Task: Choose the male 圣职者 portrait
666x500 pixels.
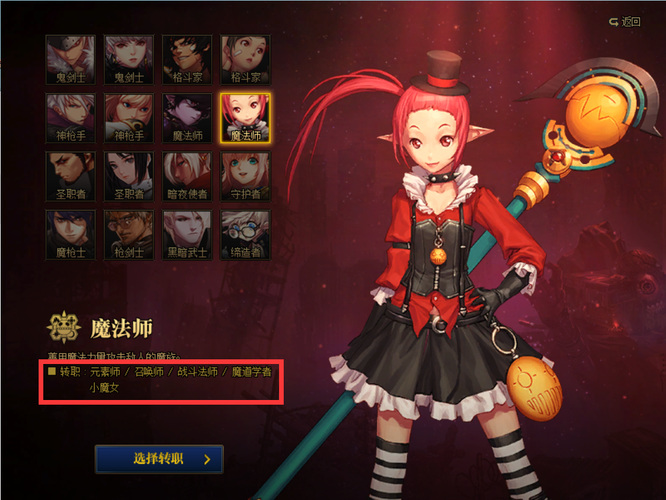Action: pyautogui.click(x=70, y=176)
